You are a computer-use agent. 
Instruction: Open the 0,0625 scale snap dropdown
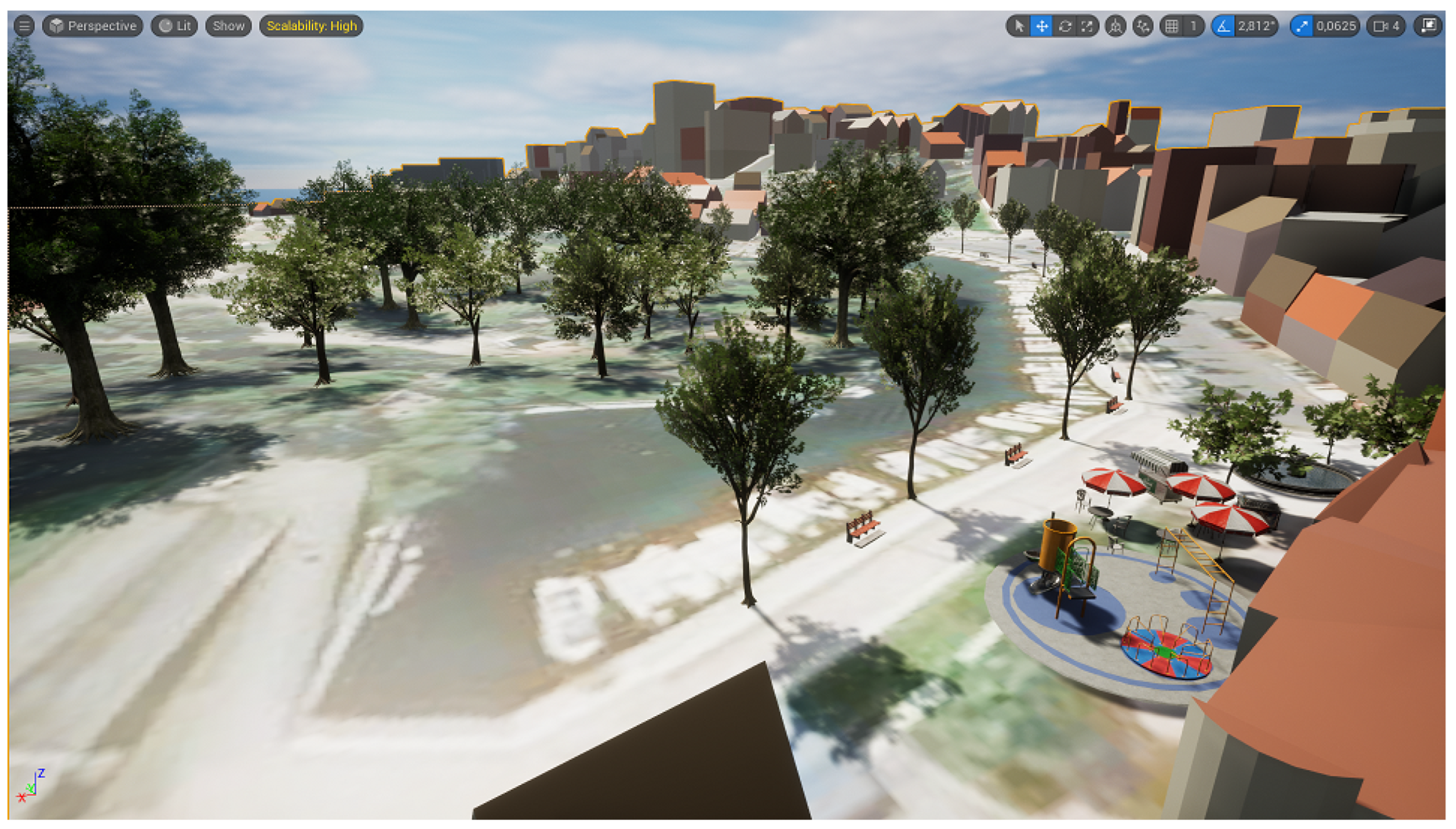(x=1336, y=26)
